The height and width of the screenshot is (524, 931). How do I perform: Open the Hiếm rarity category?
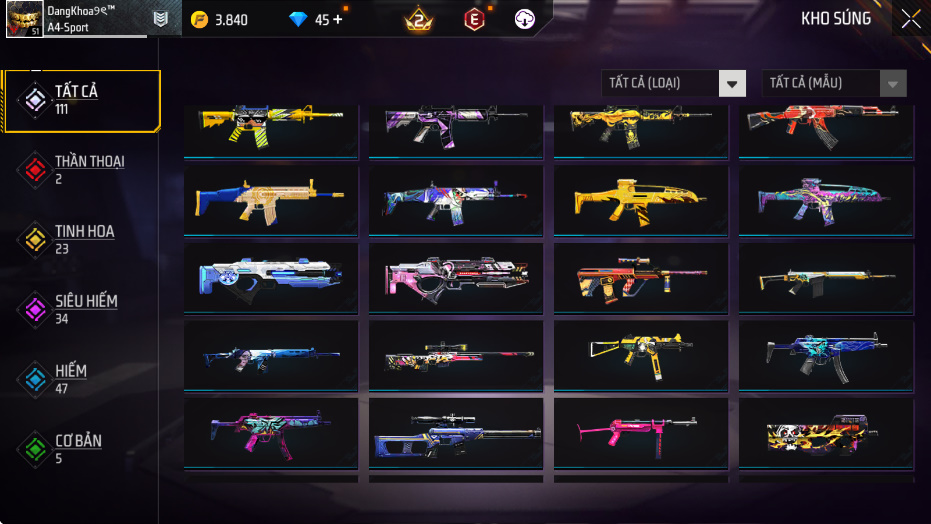pos(82,379)
